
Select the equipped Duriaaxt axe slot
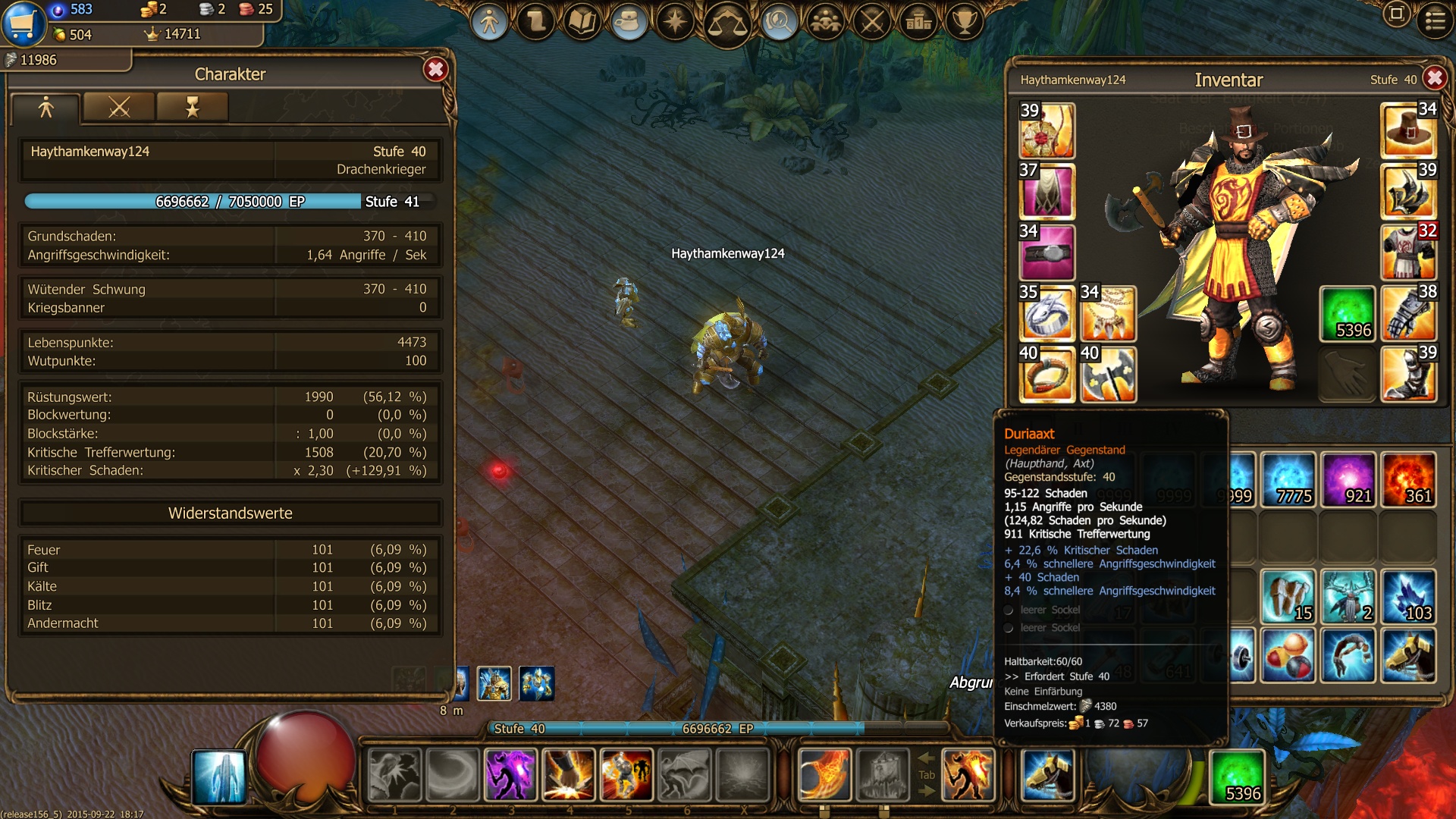(1107, 375)
